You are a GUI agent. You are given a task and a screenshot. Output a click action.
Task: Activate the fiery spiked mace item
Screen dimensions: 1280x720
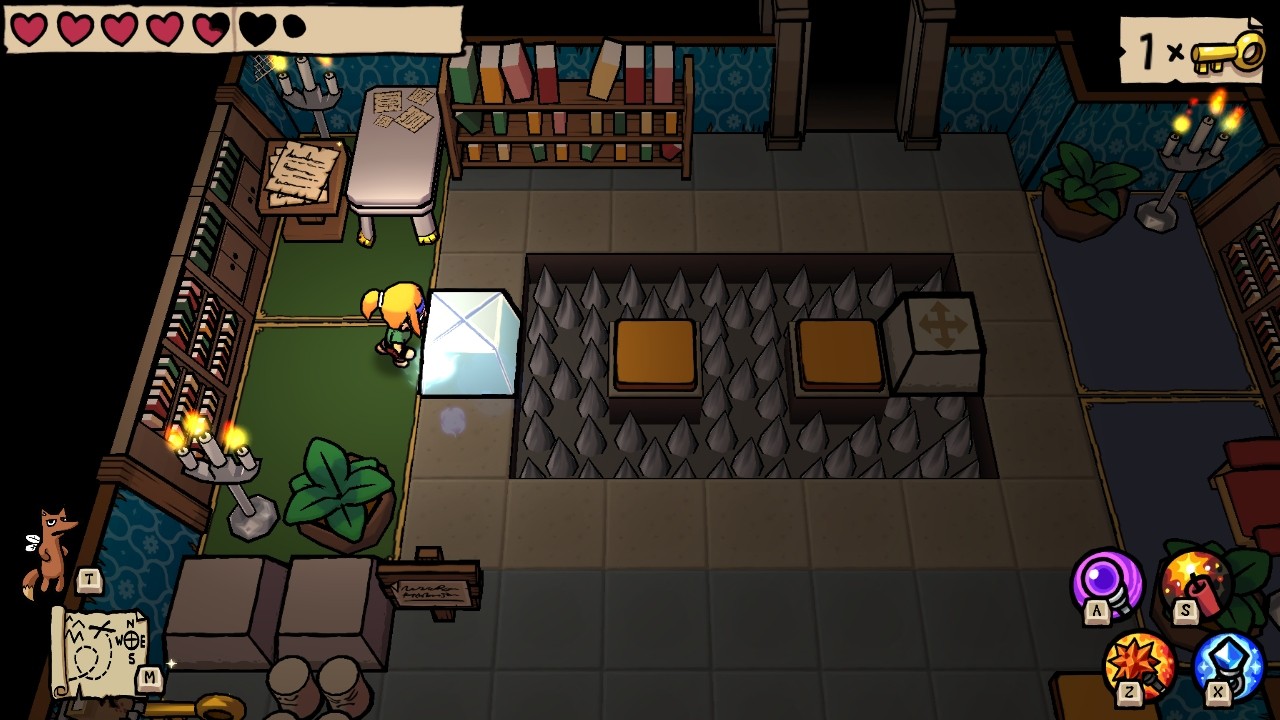(1140, 662)
